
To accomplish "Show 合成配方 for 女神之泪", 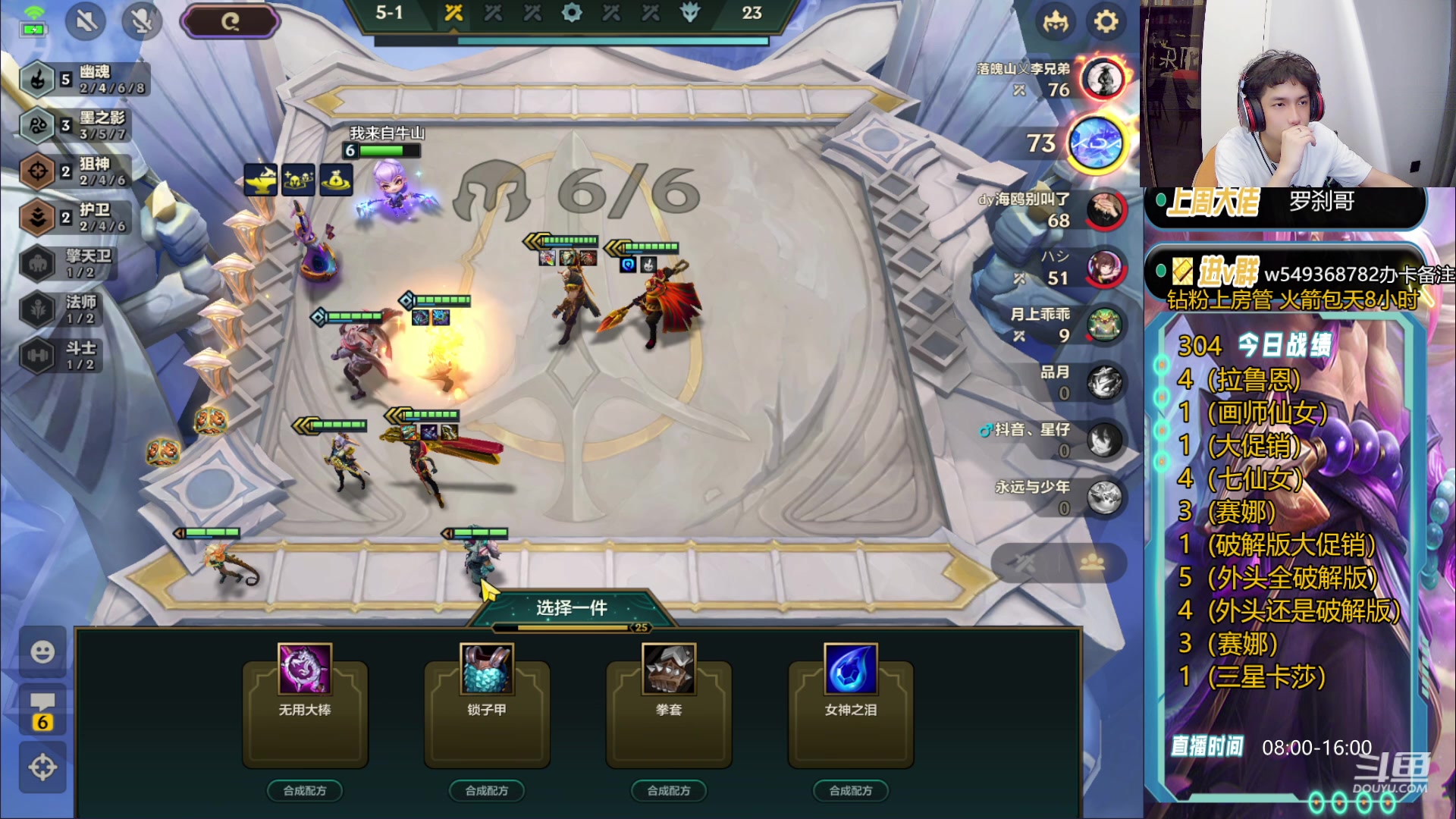I will point(851,790).
